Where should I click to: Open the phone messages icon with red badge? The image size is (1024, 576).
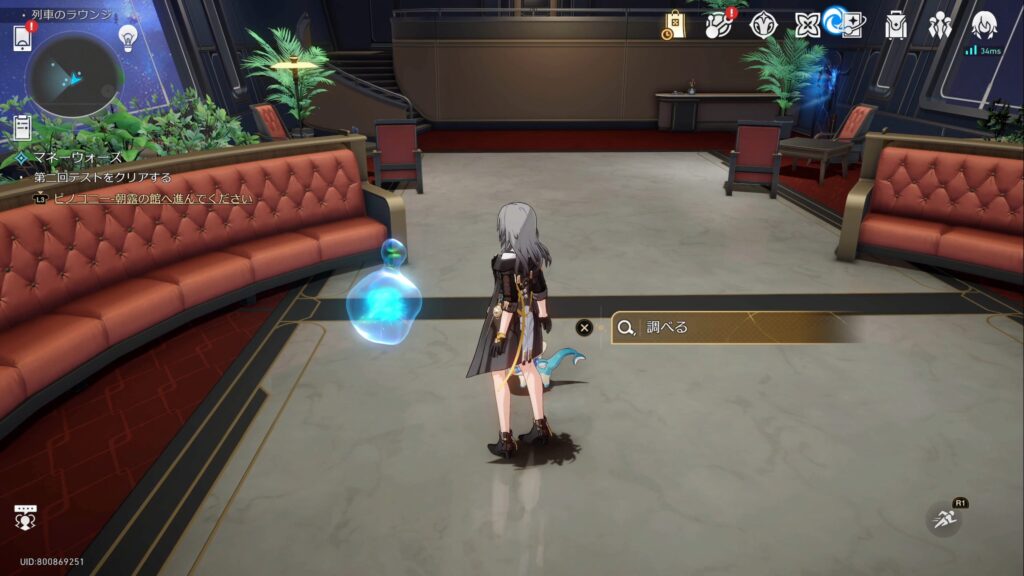[x=23, y=37]
